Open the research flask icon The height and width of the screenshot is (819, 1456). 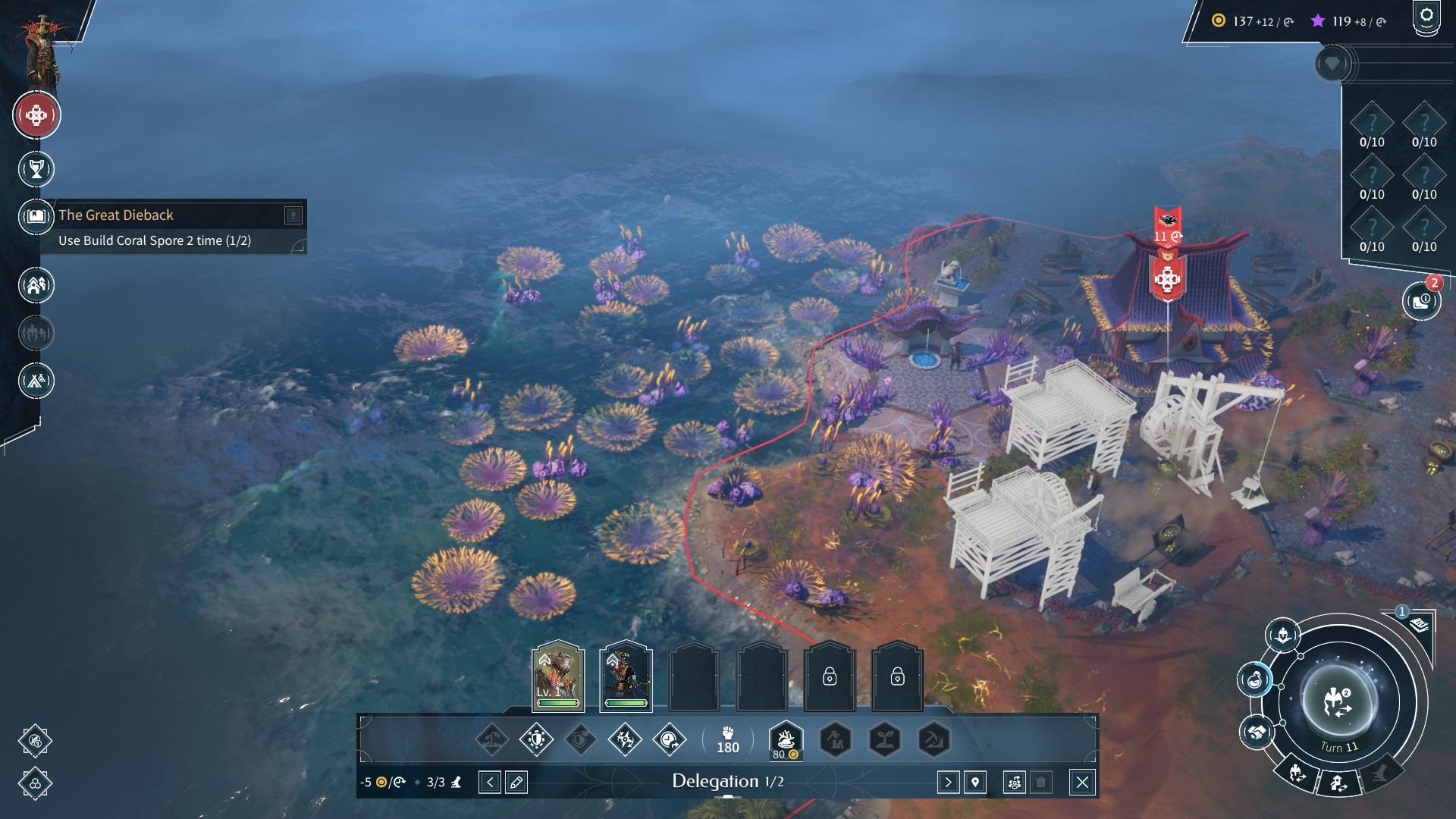pos(1255,678)
